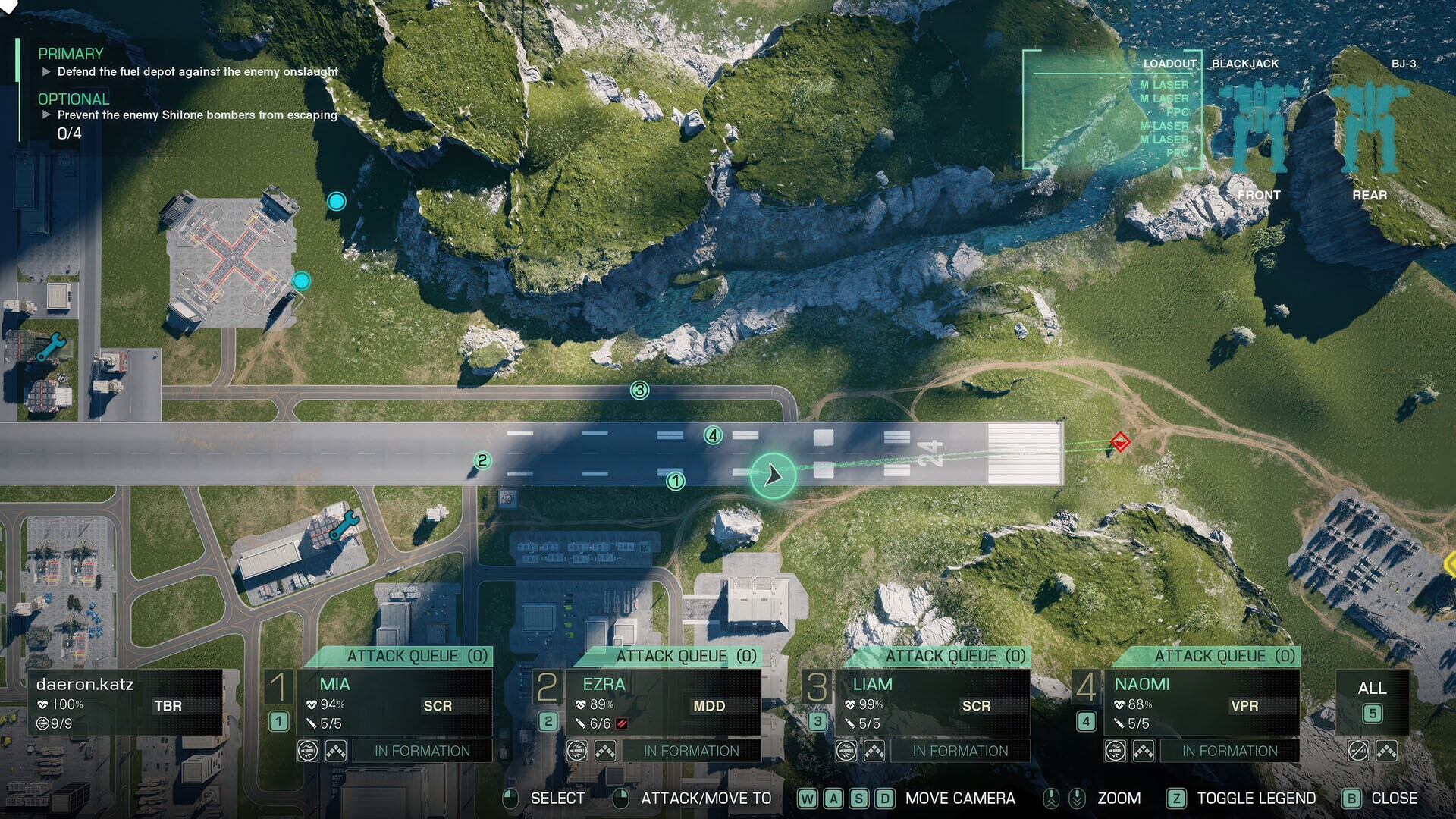Select Ezra's jam/ammo warning icon
Image resolution: width=1456 pixels, height=819 pixels.
click(x=621, y=723)
